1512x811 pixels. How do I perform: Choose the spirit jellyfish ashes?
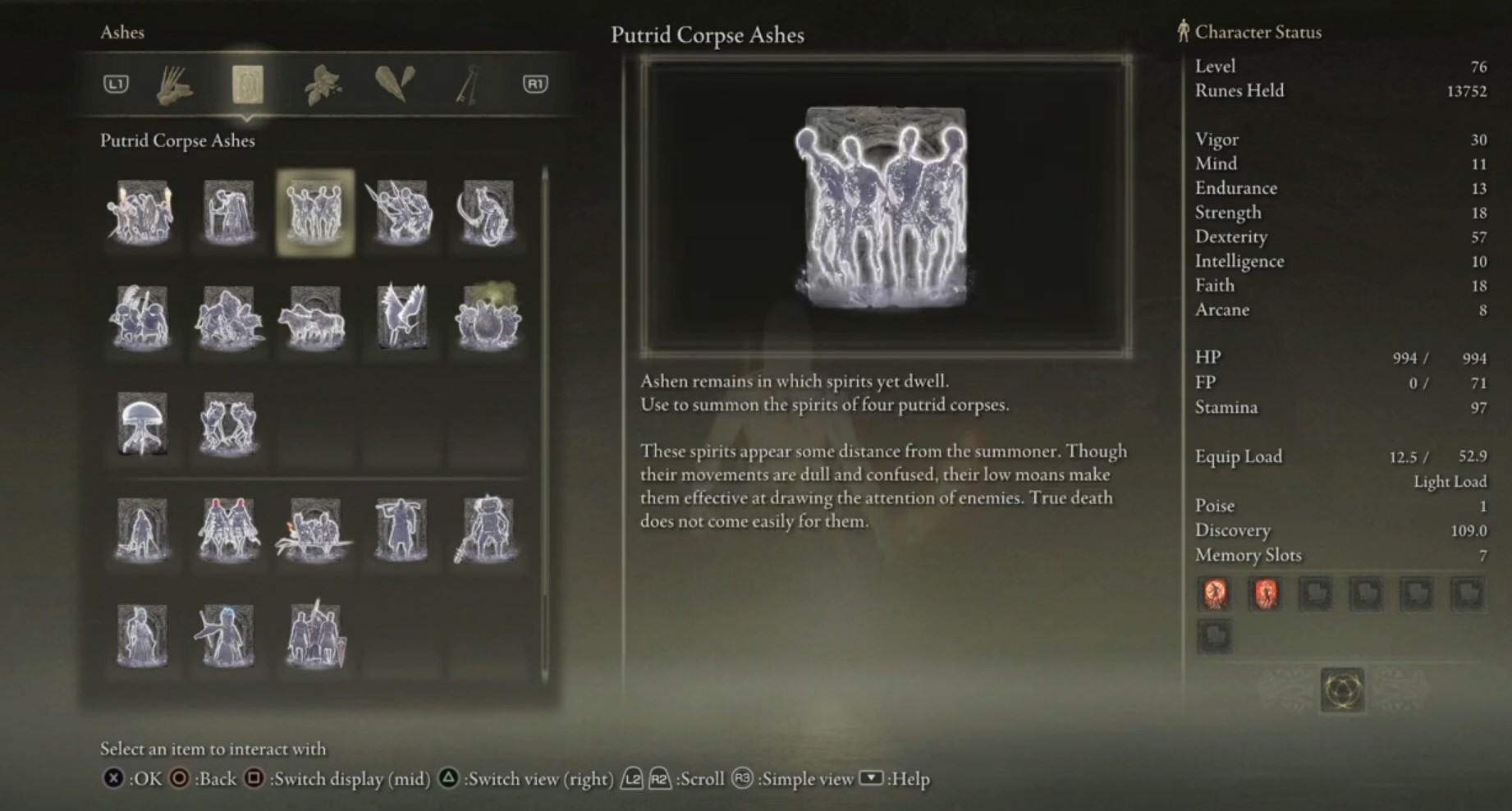(x=142, y=424)
